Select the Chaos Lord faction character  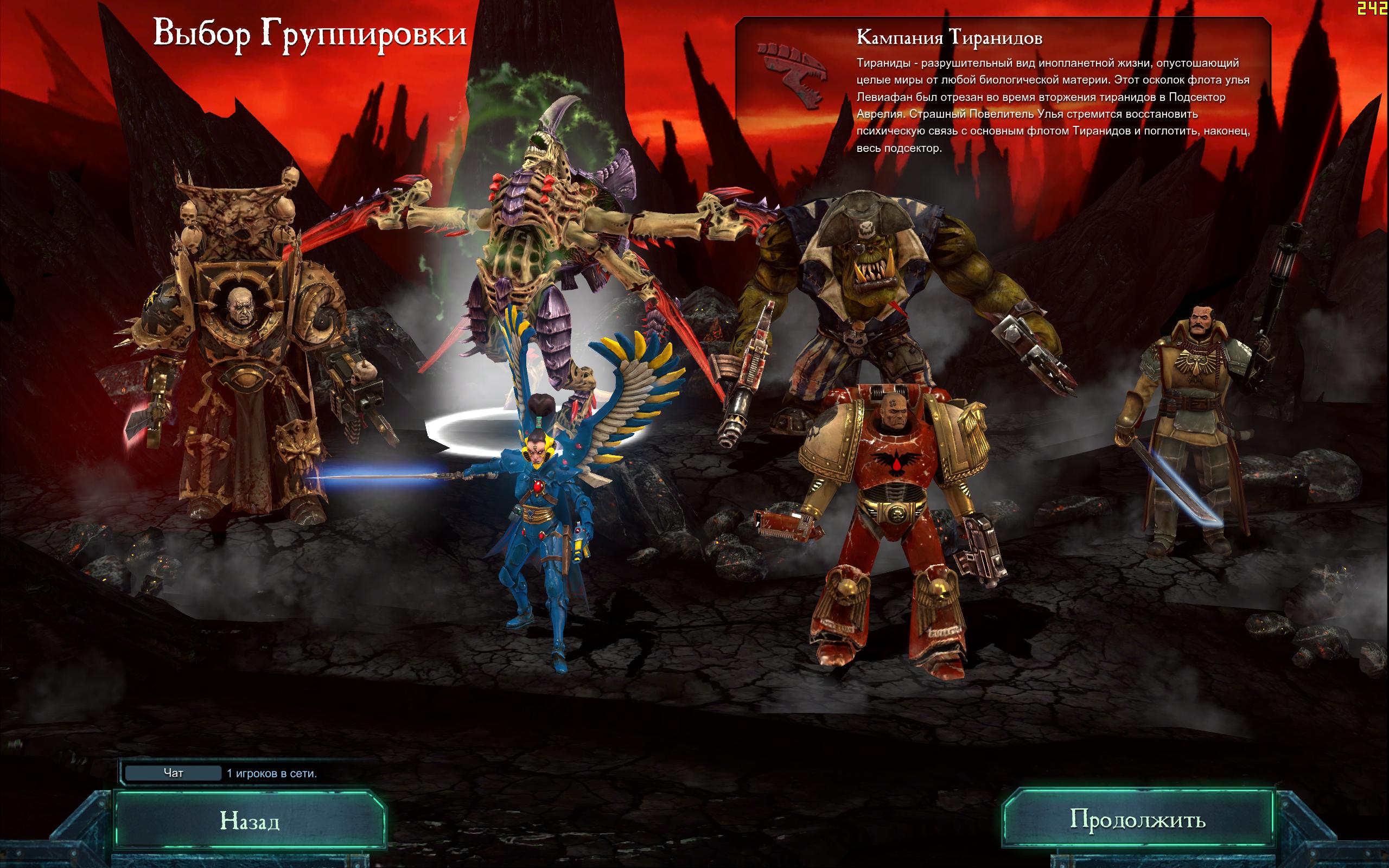pyautogui.click(x=241, y=356)
